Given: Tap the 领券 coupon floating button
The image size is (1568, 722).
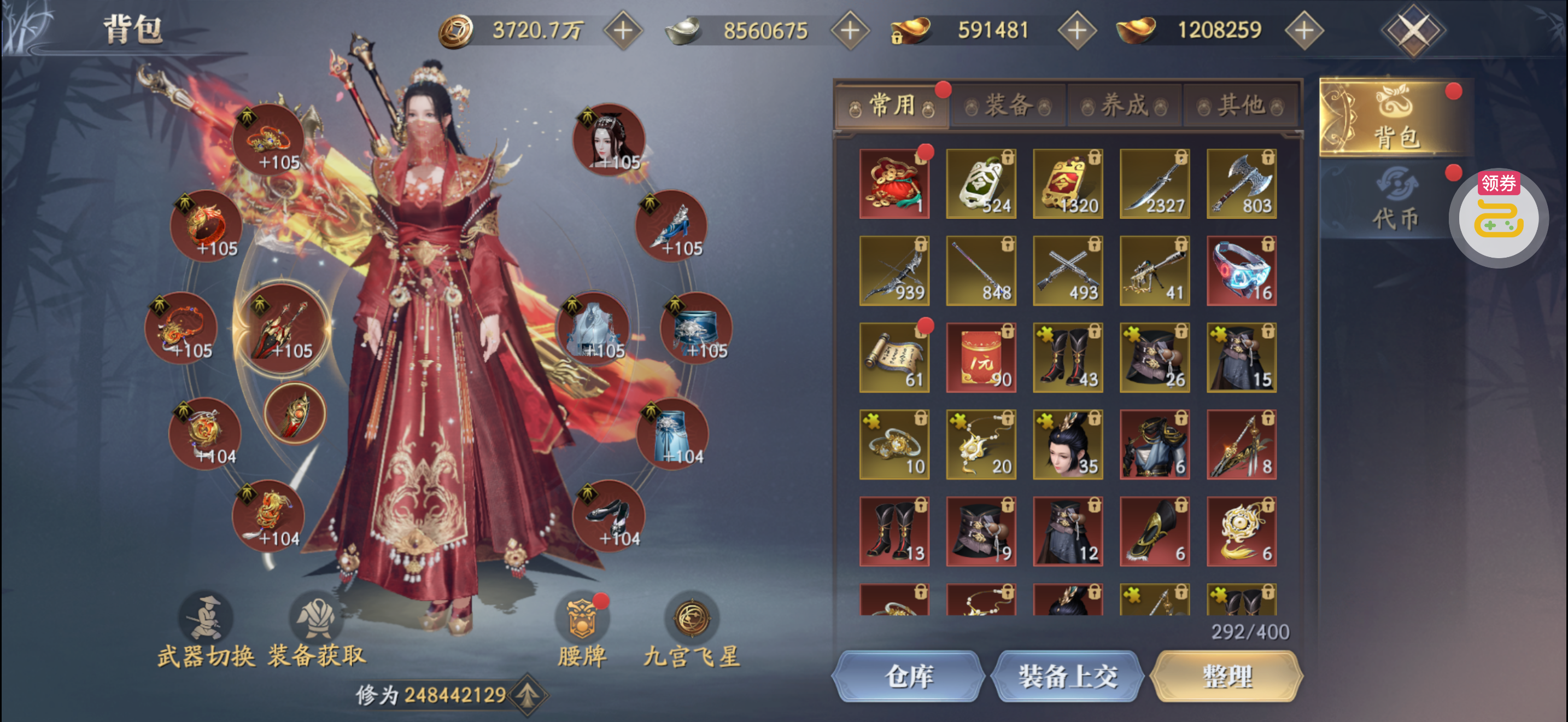Looking at the screenshot, I should (x=1499, y=217).
